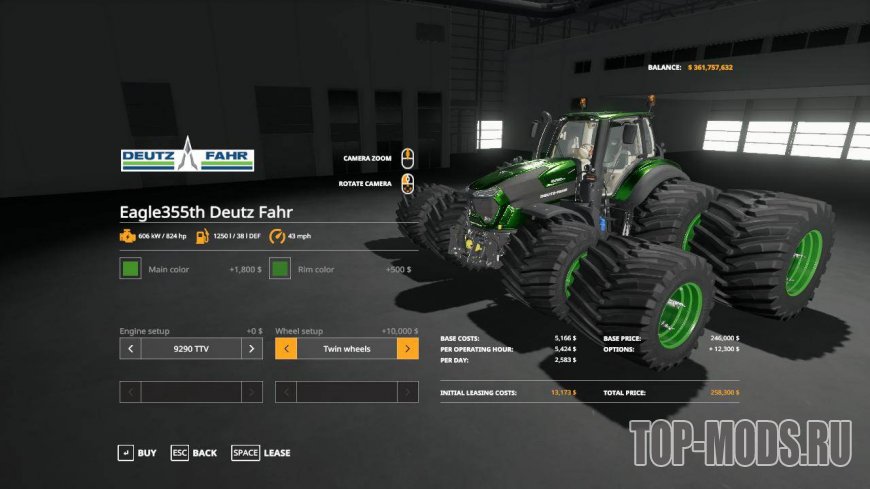Switch Engine setup to next option

coord(253,349)
